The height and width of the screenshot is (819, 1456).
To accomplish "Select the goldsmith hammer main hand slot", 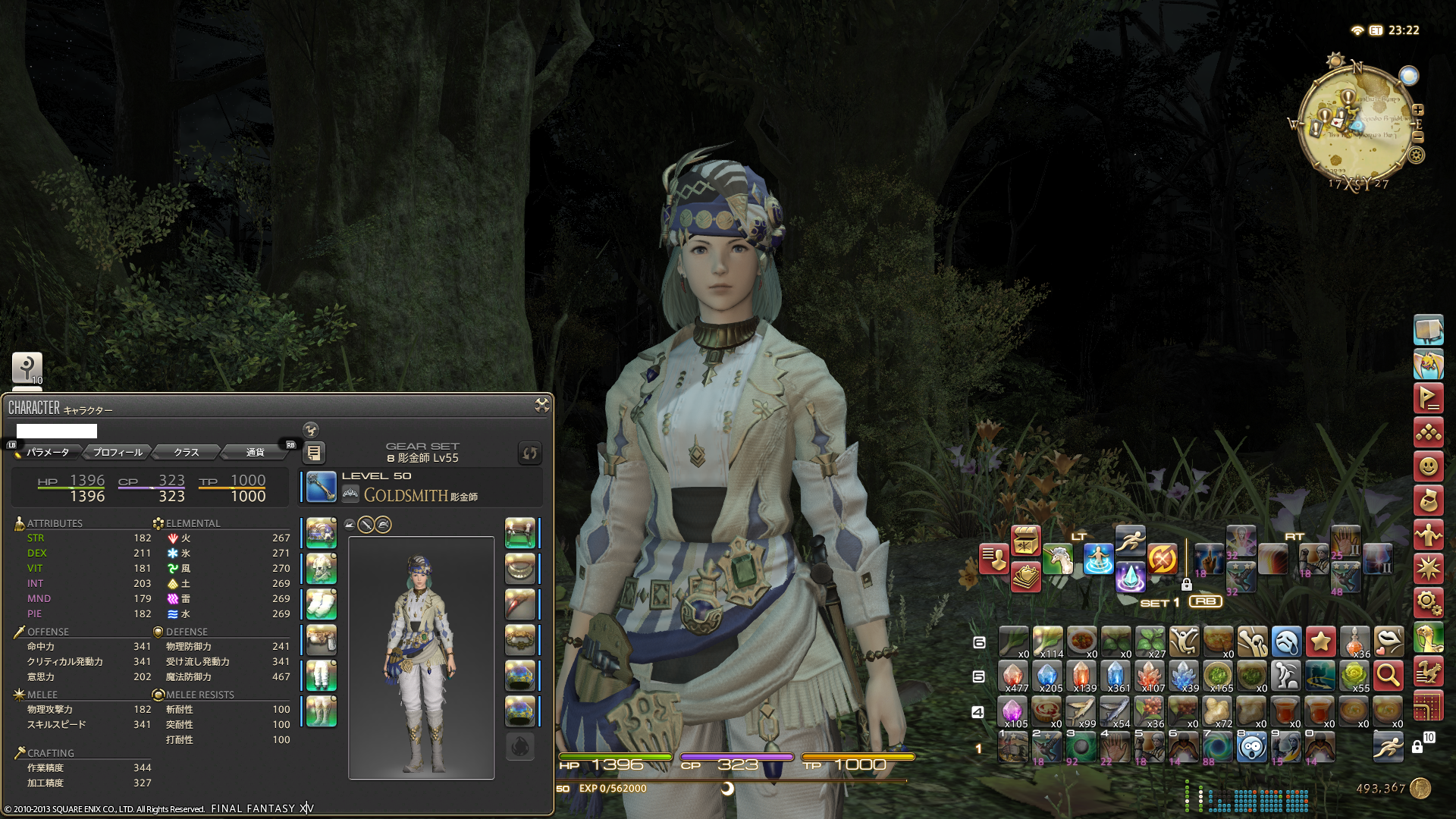I will (x=322, y=487).
